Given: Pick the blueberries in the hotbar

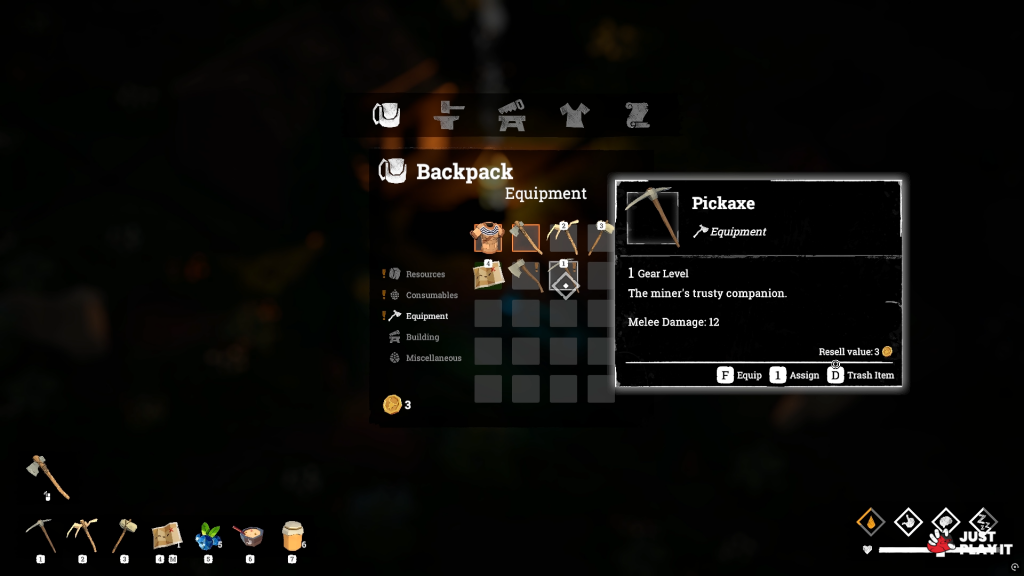Looking at the screenshot, I should pos(207,537).
